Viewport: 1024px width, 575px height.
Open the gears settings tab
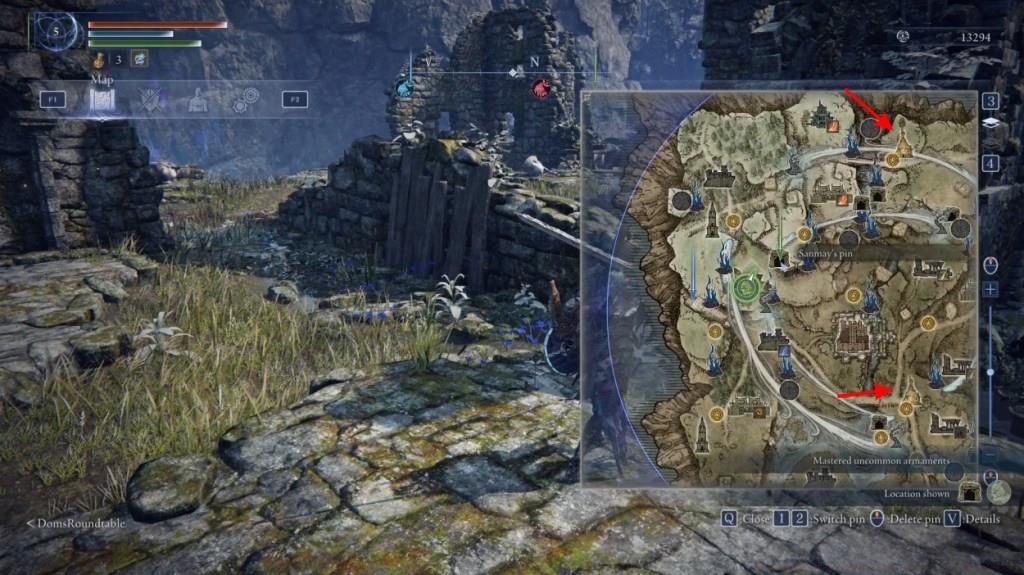point(244,99)
